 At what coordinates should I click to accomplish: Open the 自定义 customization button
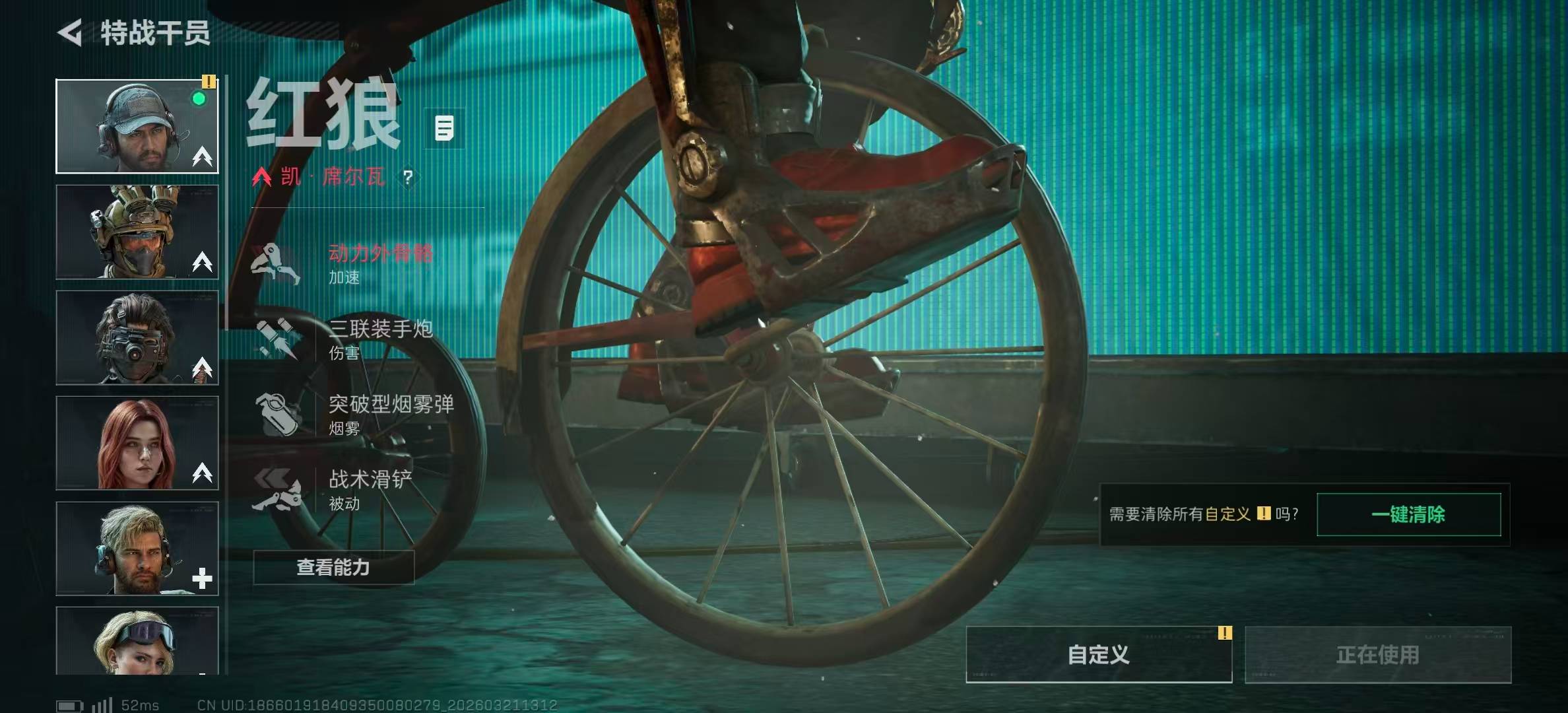click(x=1099, y=654)
